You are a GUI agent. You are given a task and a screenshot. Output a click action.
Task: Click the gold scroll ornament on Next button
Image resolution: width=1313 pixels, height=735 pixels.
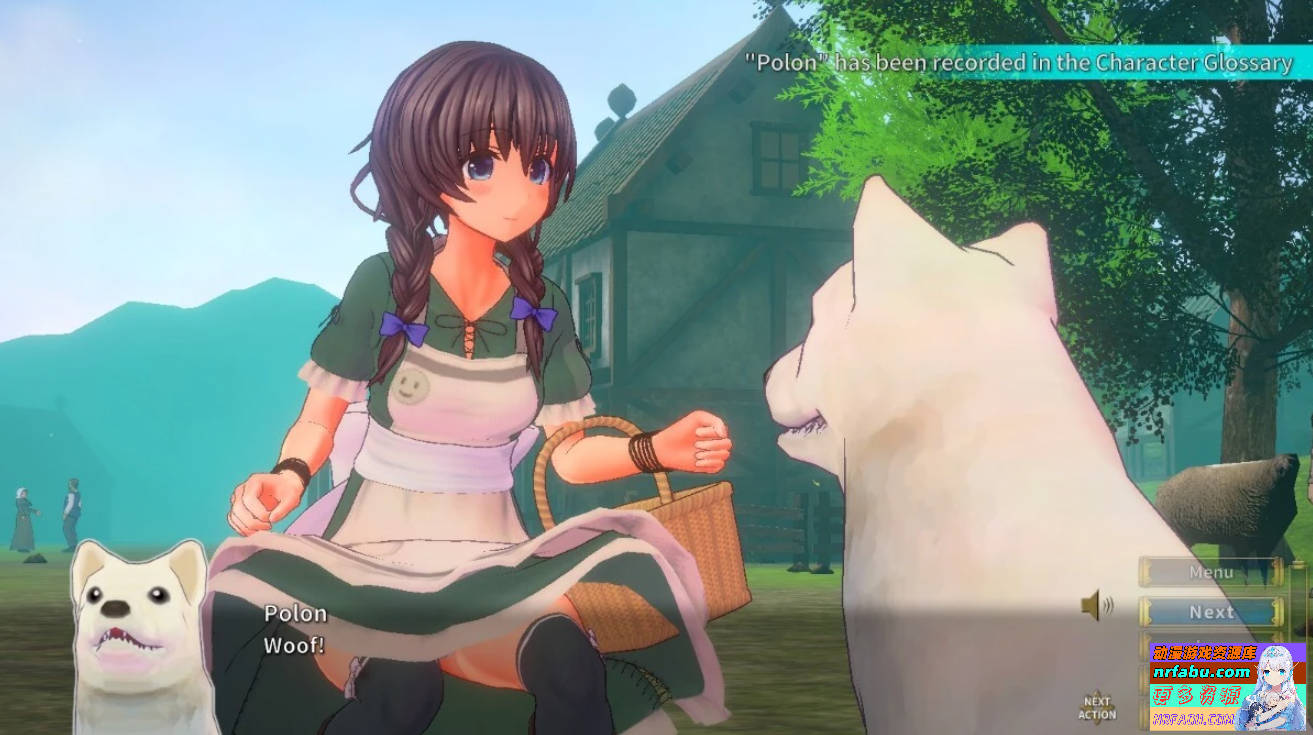pyautogui.click(x=1147, y=611)
